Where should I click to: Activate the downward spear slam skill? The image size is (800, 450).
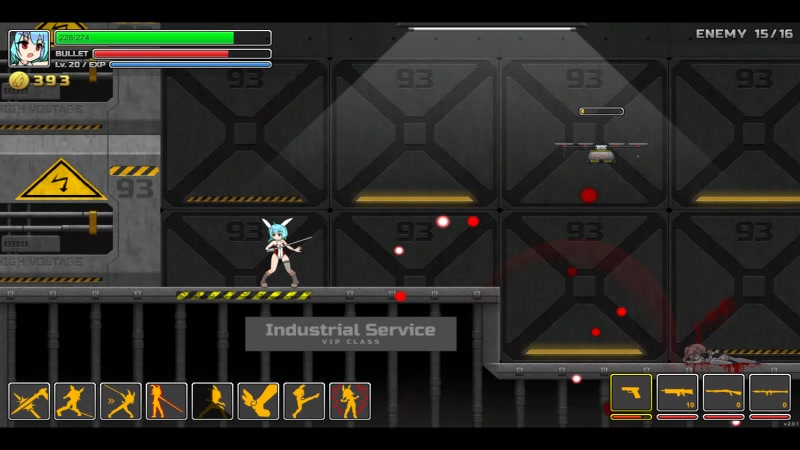click(29, 401)
